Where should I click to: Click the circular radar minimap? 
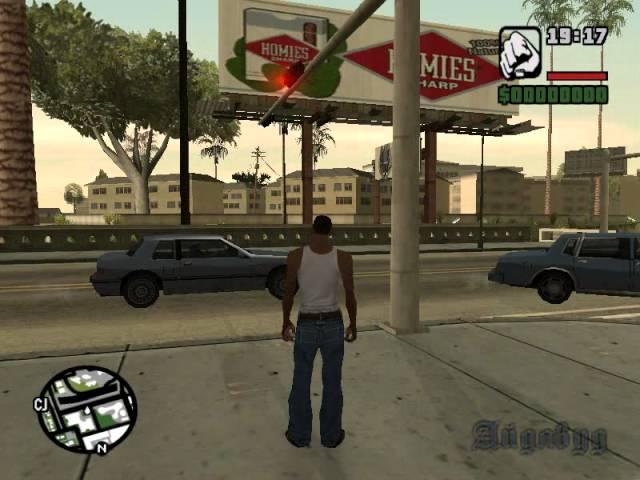[x=86, y=408]
